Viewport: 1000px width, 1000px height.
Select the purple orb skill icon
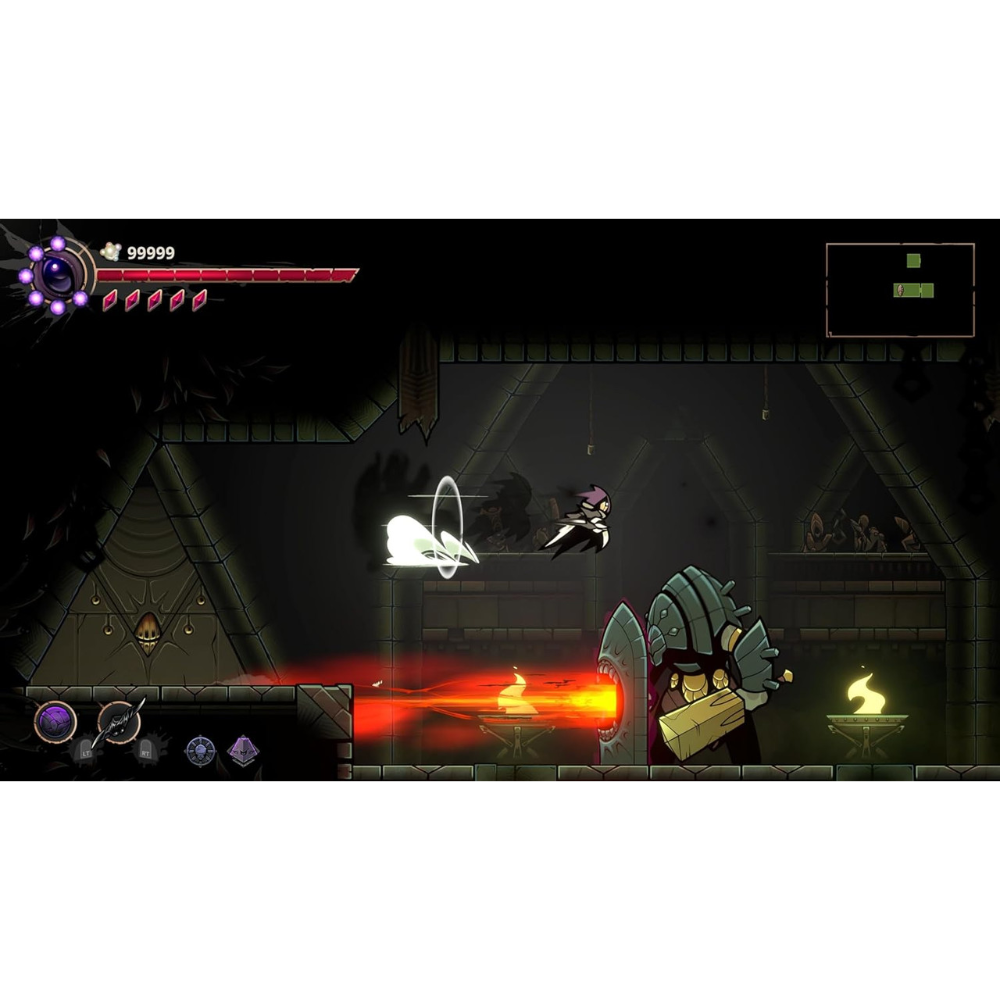coord(55,721)
